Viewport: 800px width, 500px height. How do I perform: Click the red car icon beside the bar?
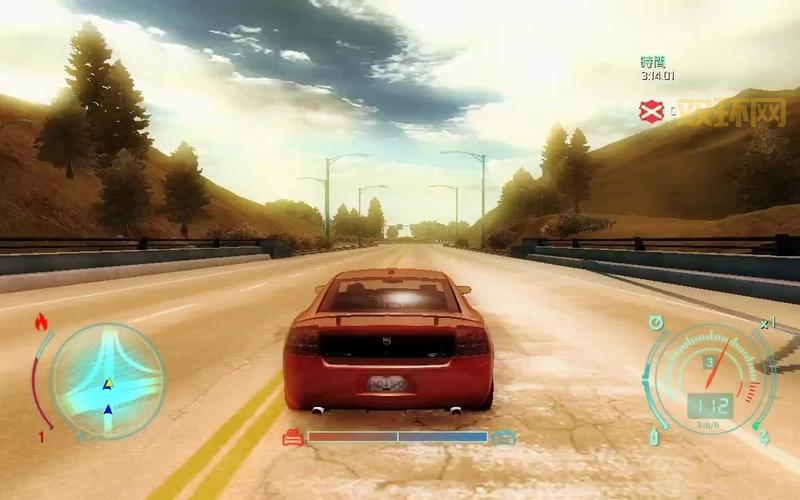pos(293,437)
